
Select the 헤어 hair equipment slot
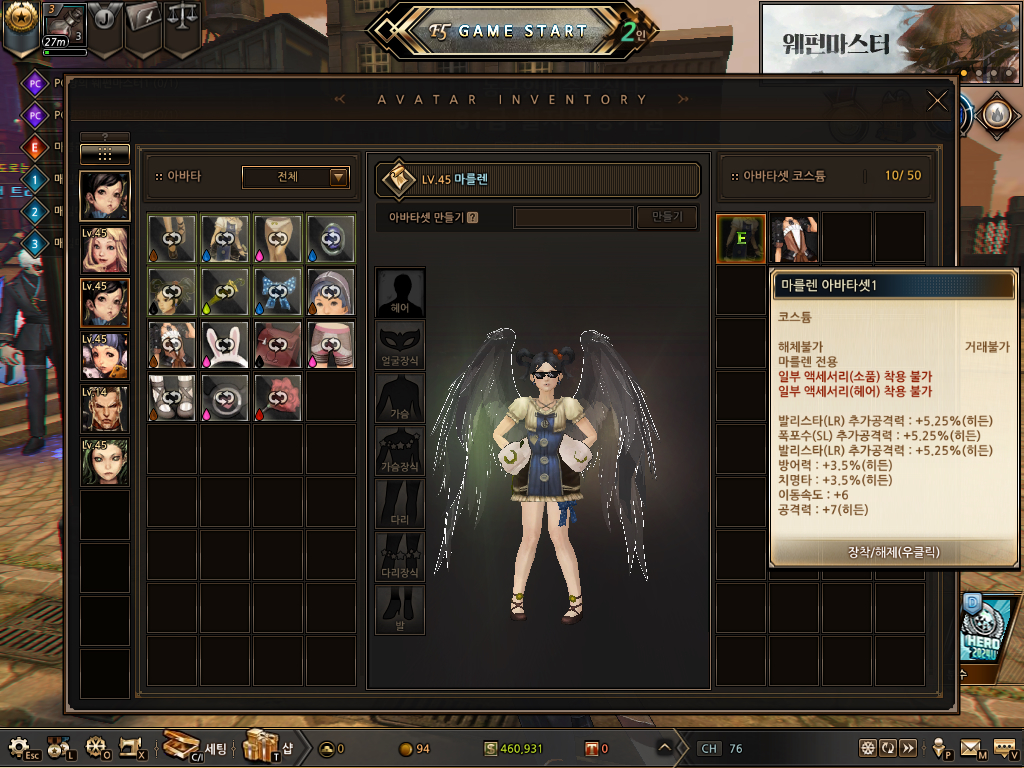[x=400, y=292]
